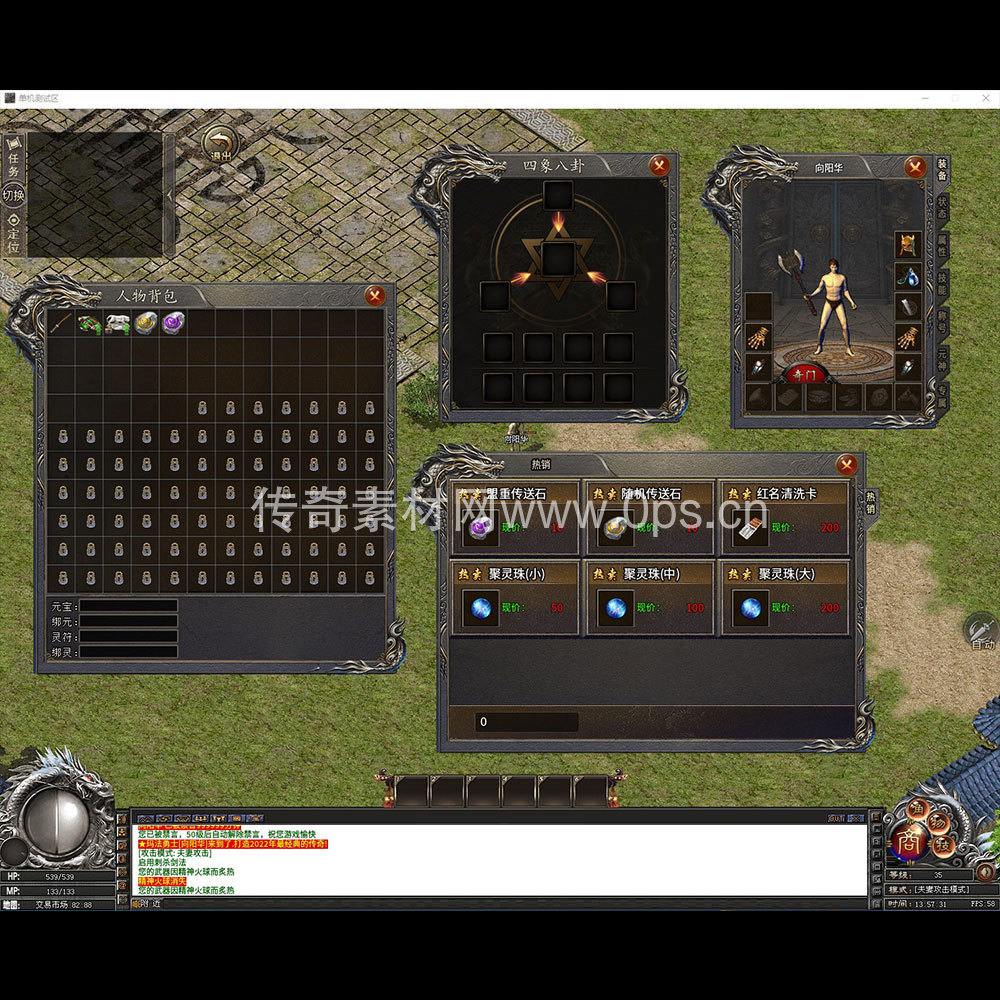Open the 技能 skills tab
The height and width of the screenshot is (1000, 1000).
[x=942, y=284]
